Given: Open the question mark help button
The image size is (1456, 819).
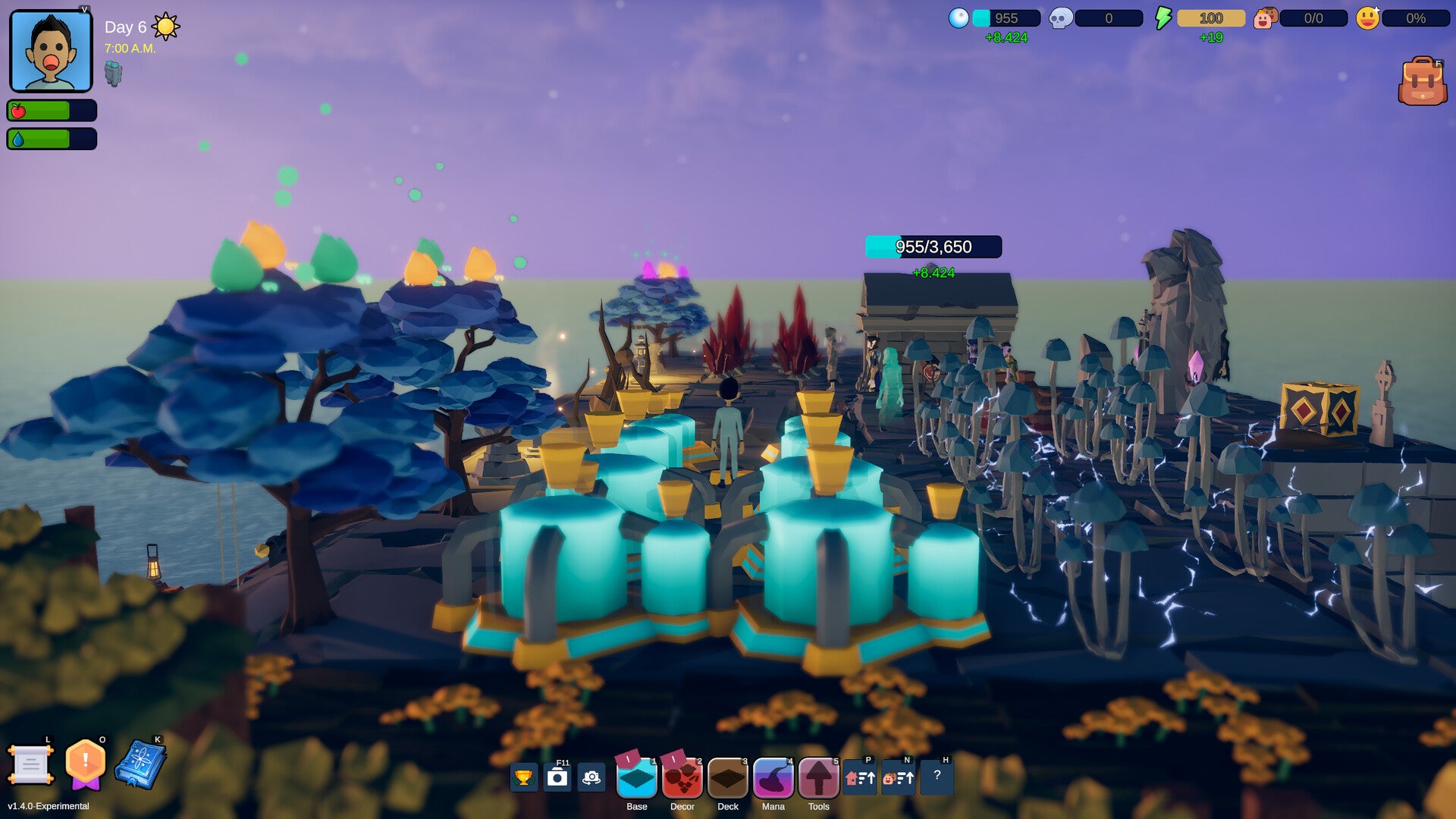Looking at the screenshot, I should [937, 776].
